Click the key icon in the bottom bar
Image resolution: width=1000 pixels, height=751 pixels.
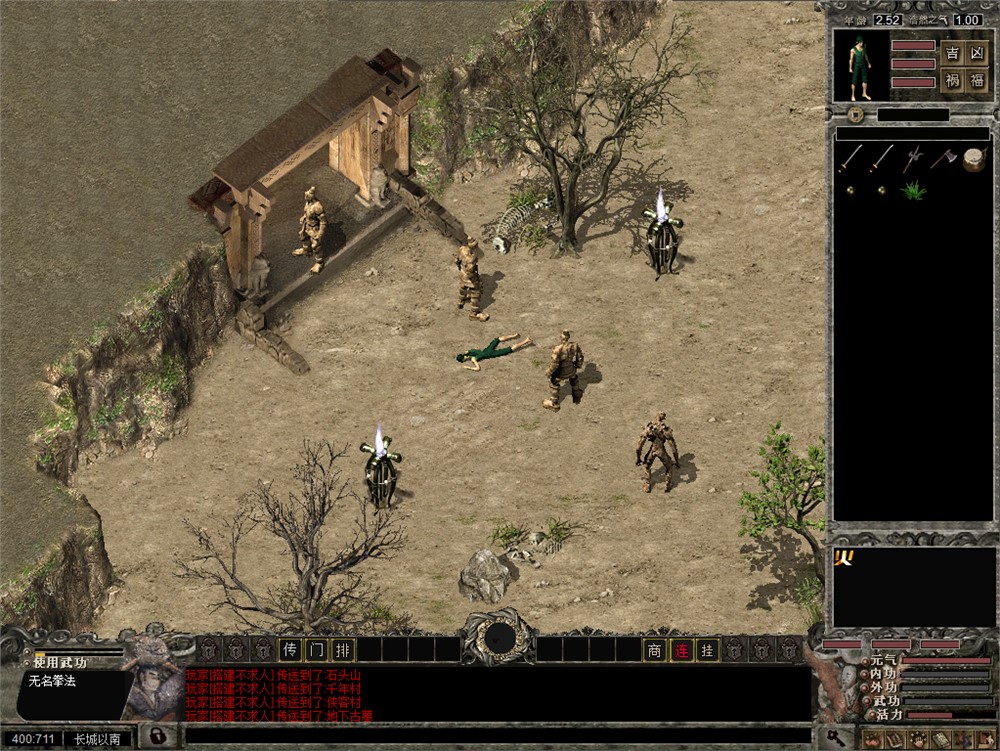pos(834,739)
